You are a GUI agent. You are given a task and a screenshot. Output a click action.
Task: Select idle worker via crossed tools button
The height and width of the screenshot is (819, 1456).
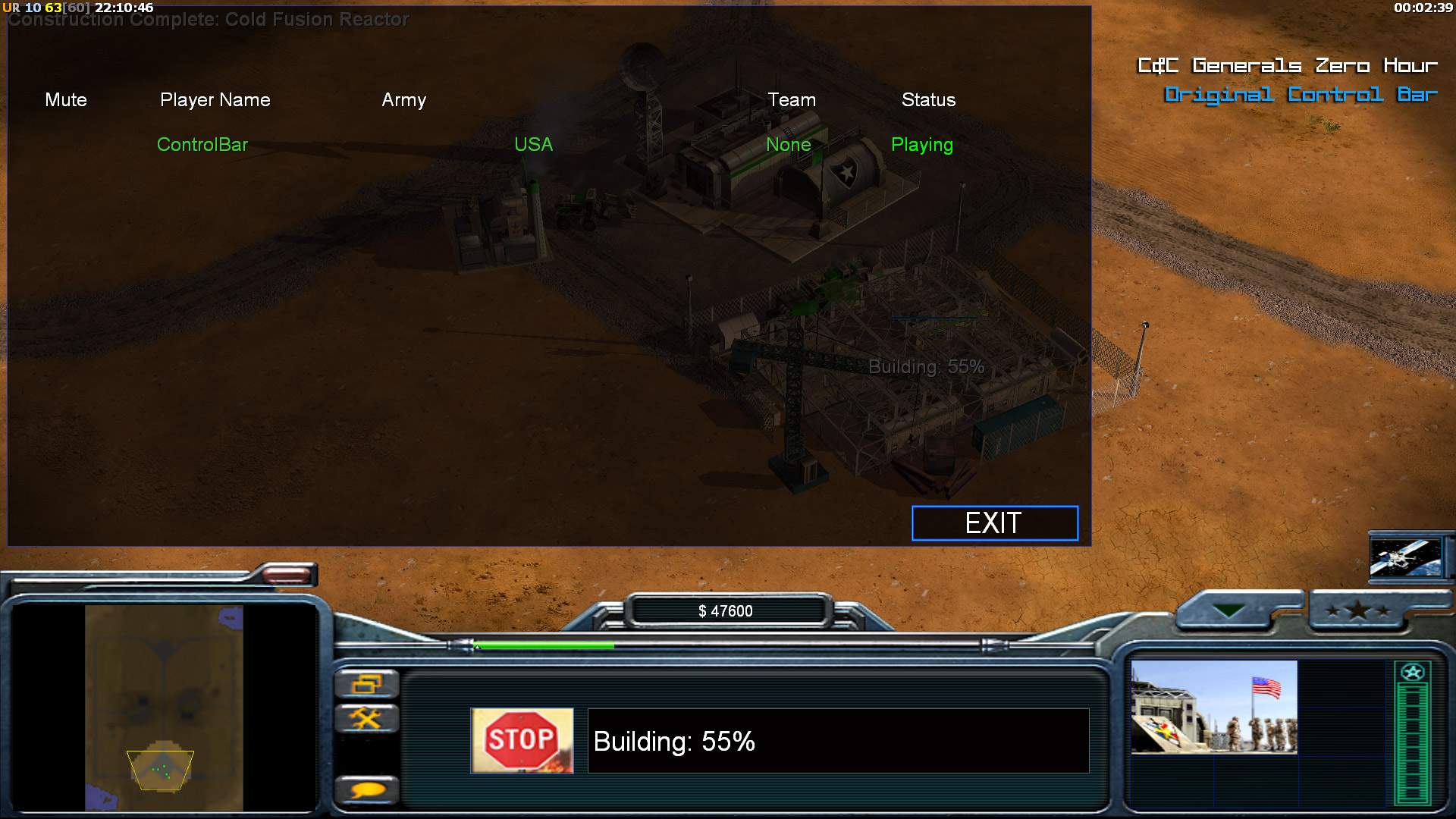pyautogui.click(x=366, y=718)
